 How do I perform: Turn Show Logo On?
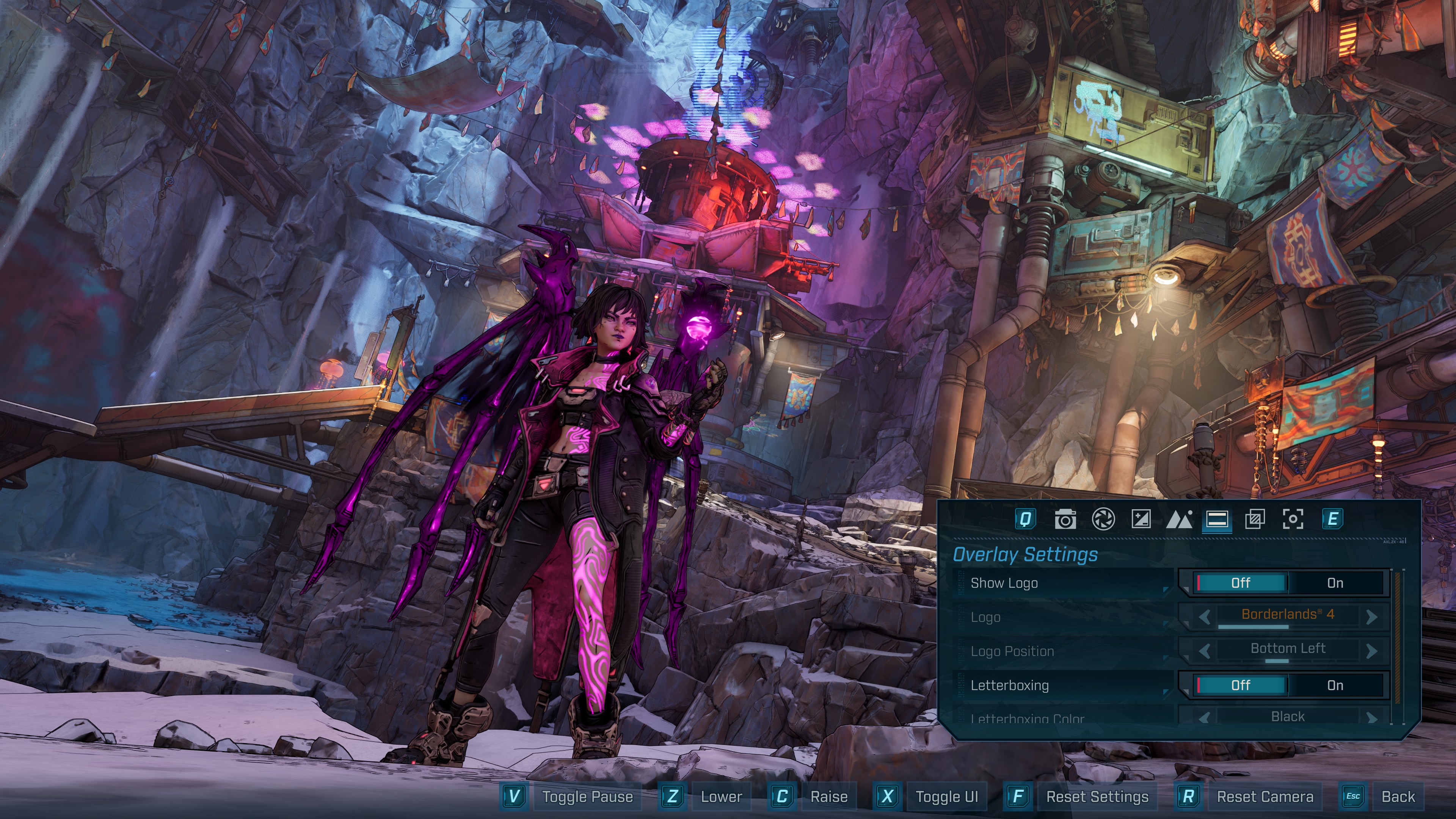tap(1335, 583)
